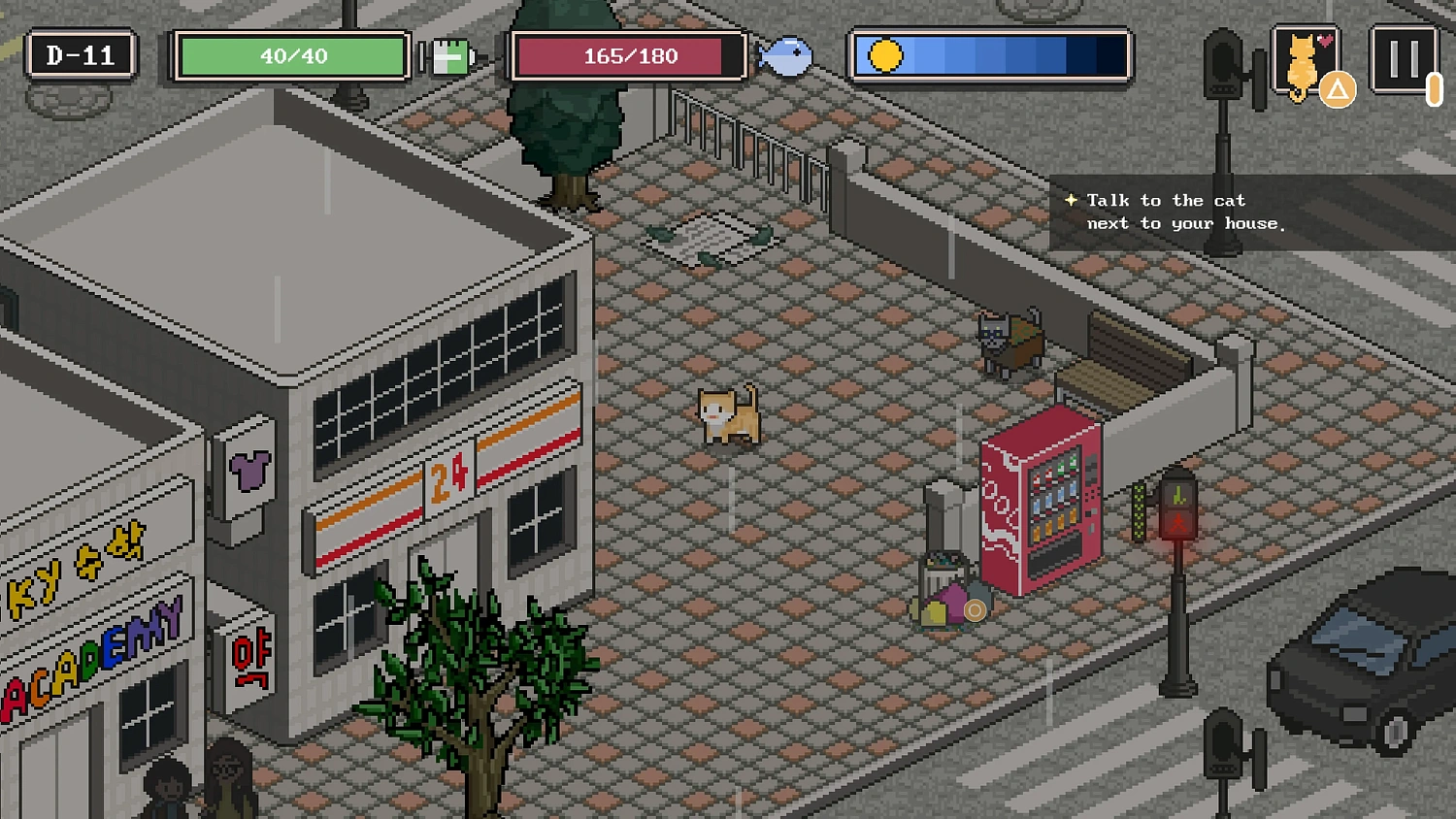1456x819 pixels.
Task: Click the red vending machine
Action: 1042,495
